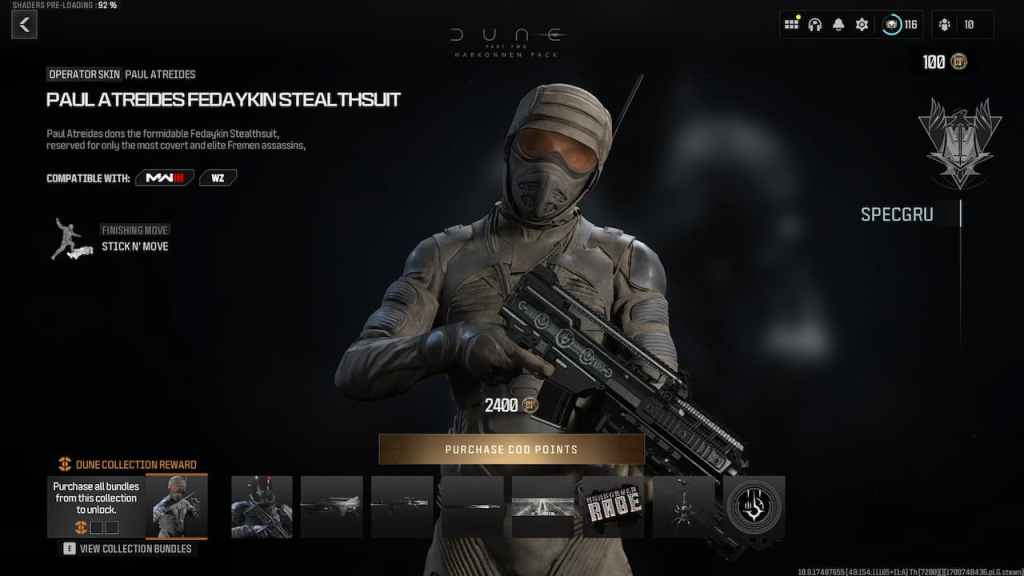1024x576 pixels.
Task: Open the Dune collection reward tile
Action: [x=128, y=506]
